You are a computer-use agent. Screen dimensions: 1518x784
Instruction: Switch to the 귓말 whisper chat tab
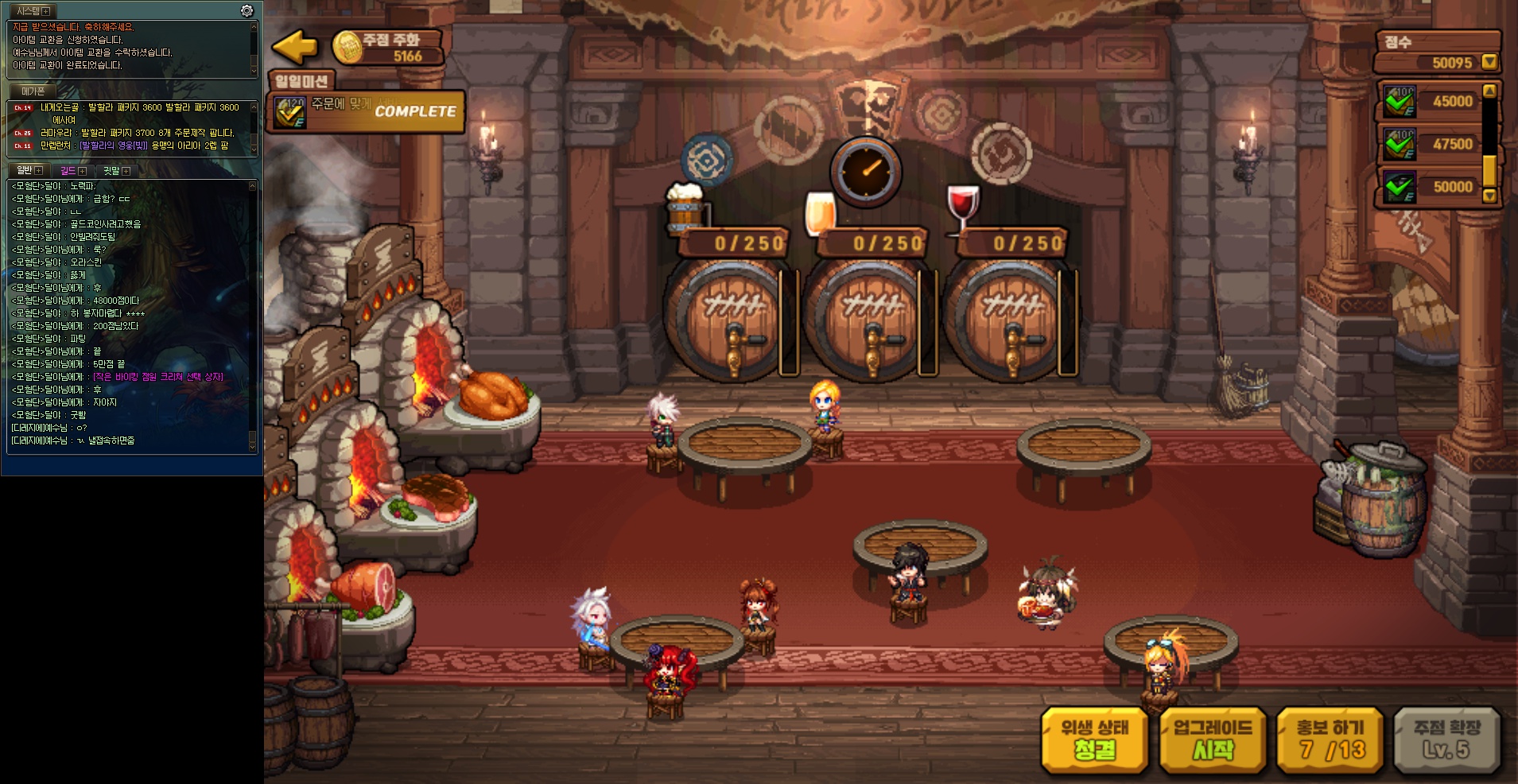[x=111, y=171]
